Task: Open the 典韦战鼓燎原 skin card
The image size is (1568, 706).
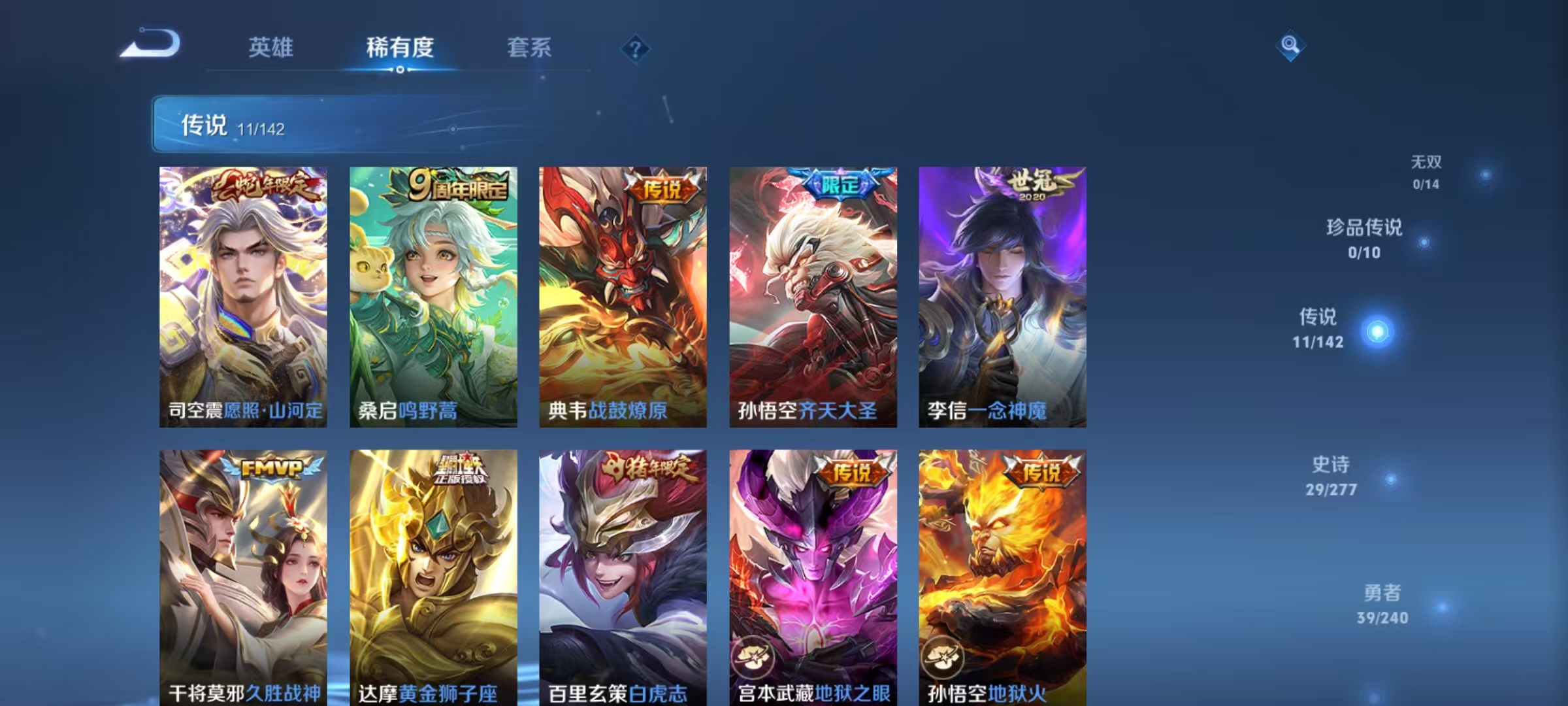Action: pos(617,297)
